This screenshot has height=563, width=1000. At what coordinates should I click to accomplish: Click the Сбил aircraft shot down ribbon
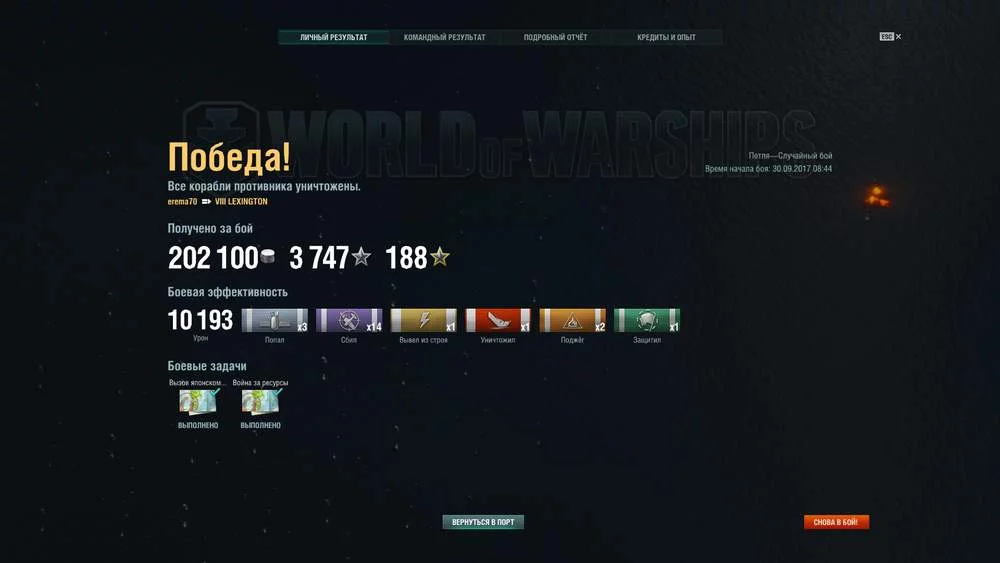tap(349, 320)
